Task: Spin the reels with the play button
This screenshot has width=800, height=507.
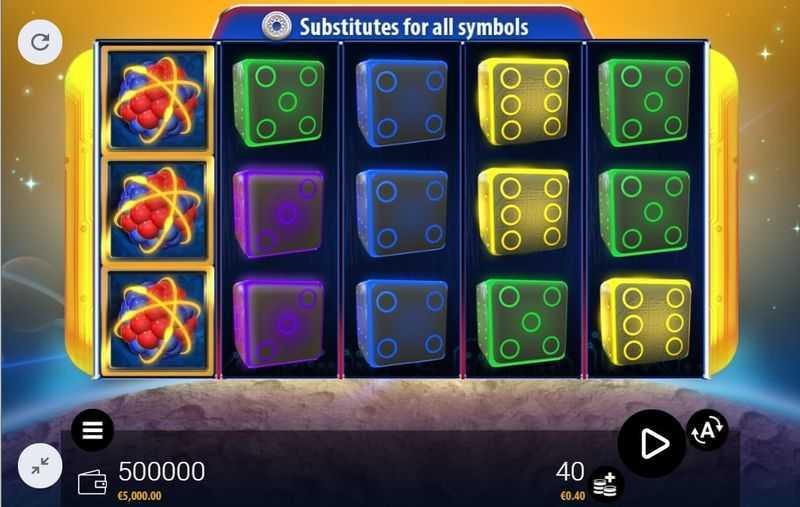Action: coord(651,443)
